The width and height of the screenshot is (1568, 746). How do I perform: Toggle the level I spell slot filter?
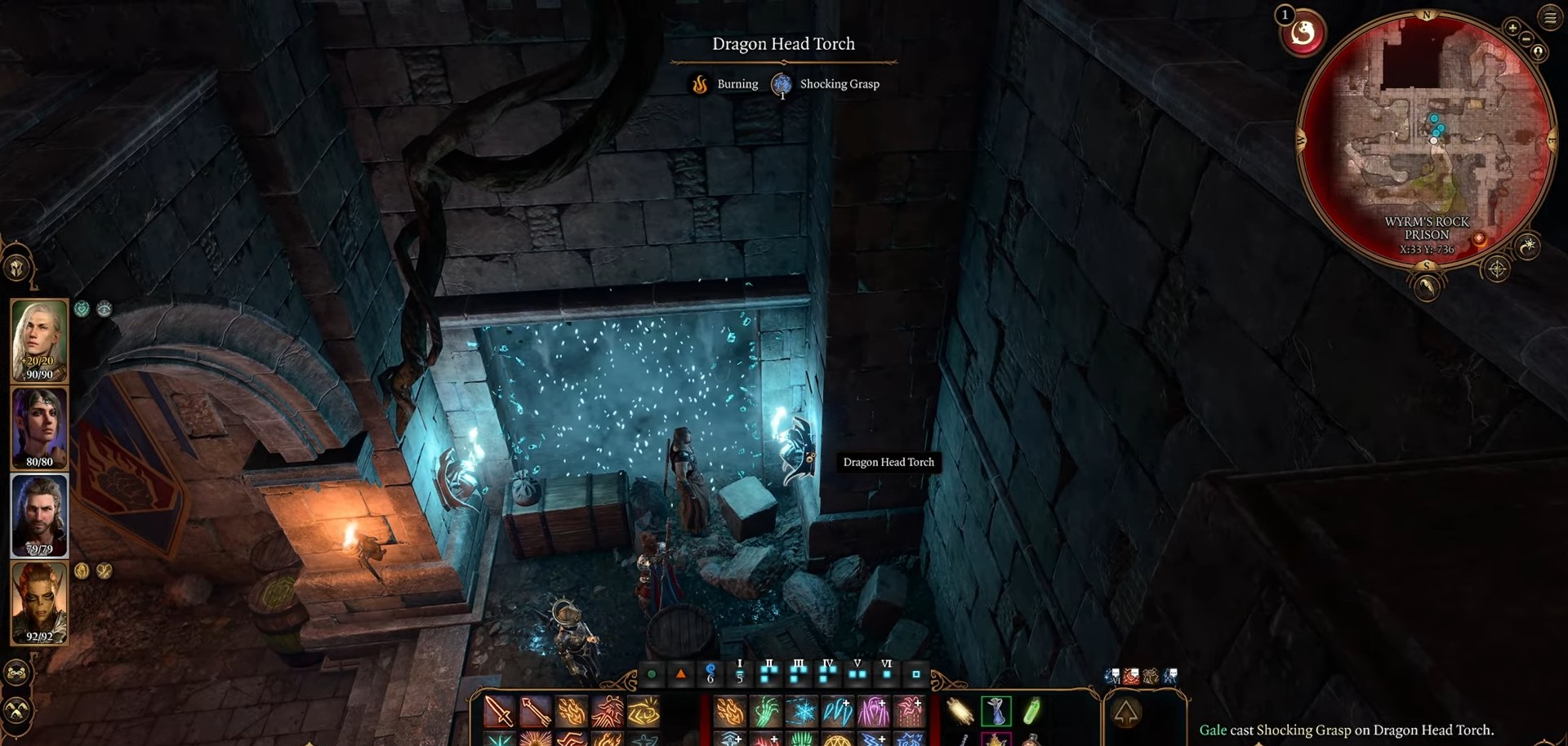739,675
